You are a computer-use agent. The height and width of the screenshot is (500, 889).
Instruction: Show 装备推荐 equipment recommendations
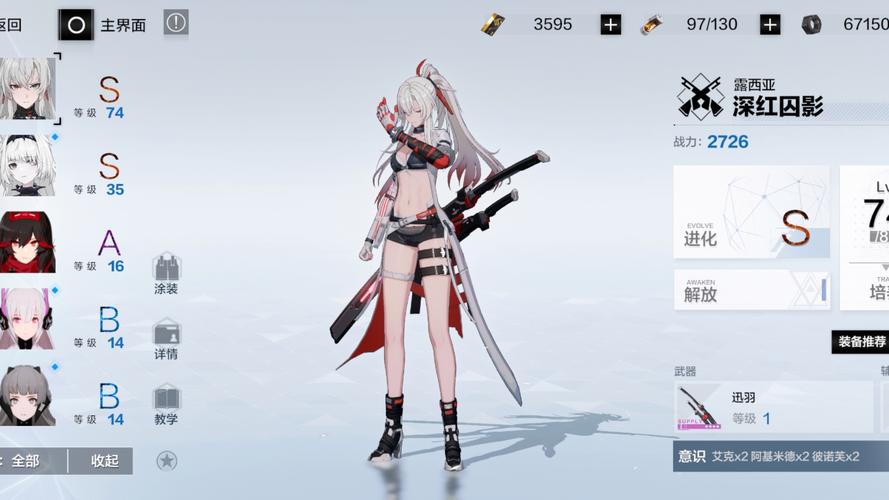(x=860, y=342)
